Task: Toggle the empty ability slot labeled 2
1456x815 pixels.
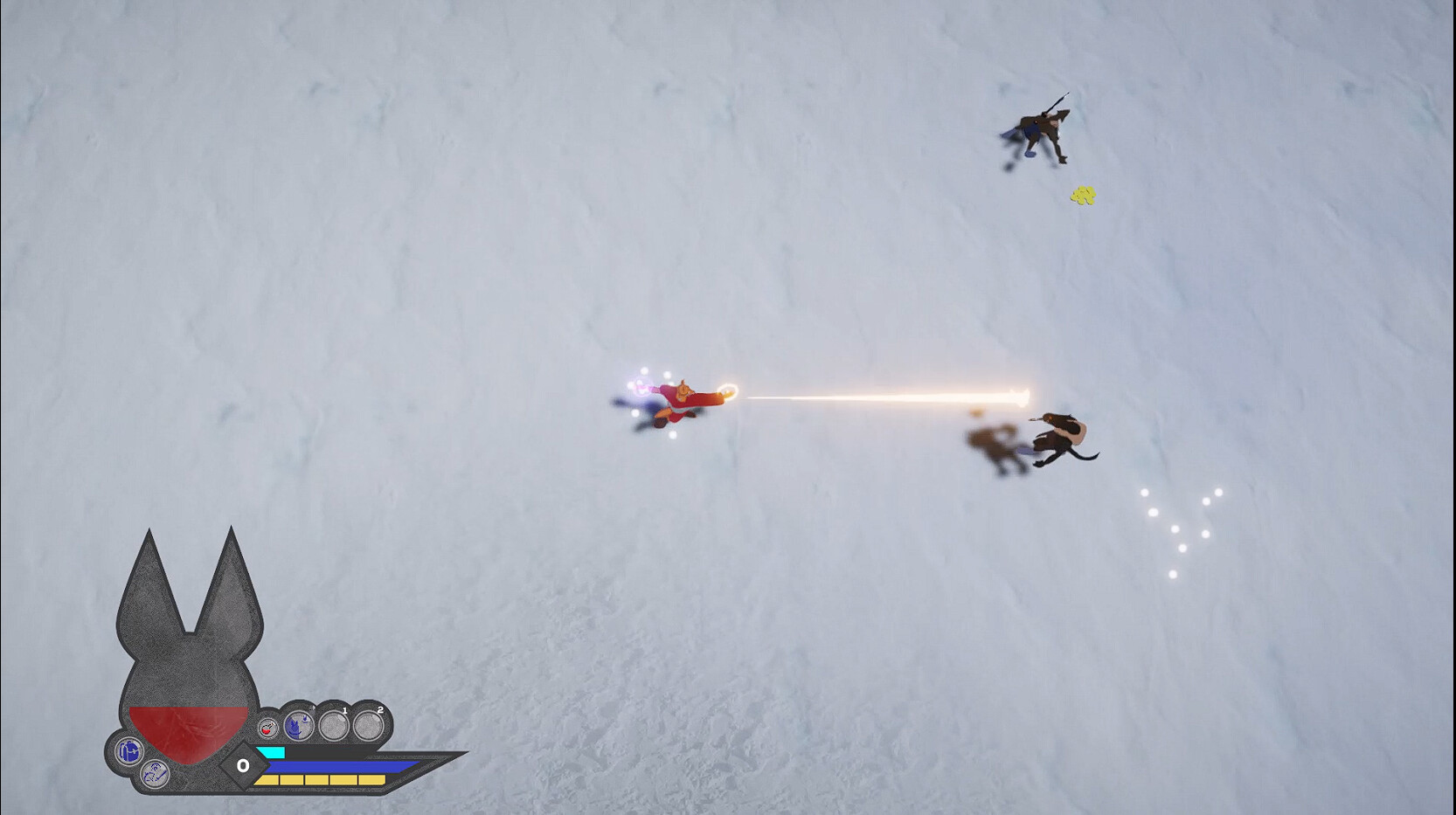Action: coord(367,727)
